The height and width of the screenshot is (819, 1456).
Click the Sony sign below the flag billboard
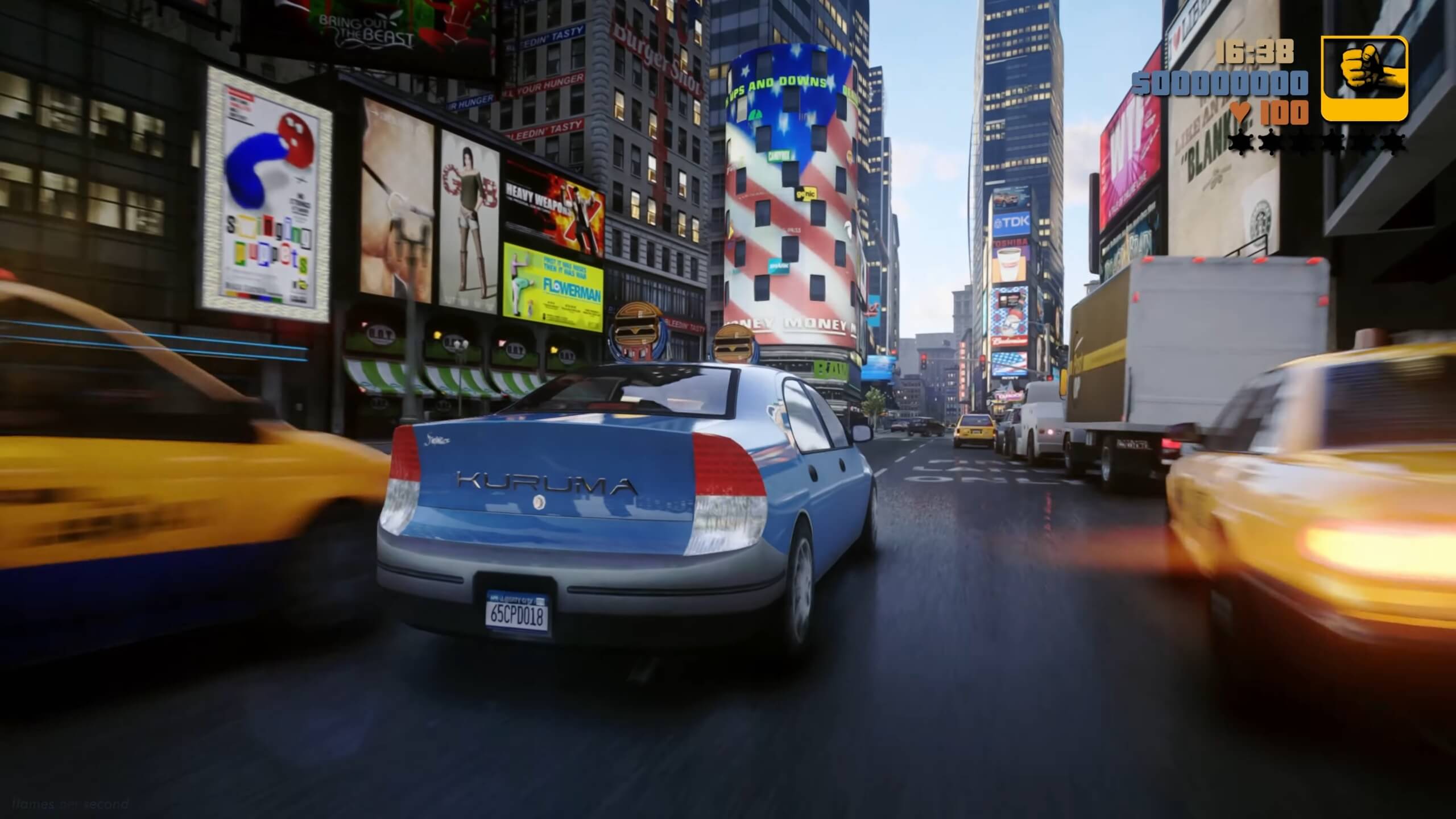pos(1009,378)
